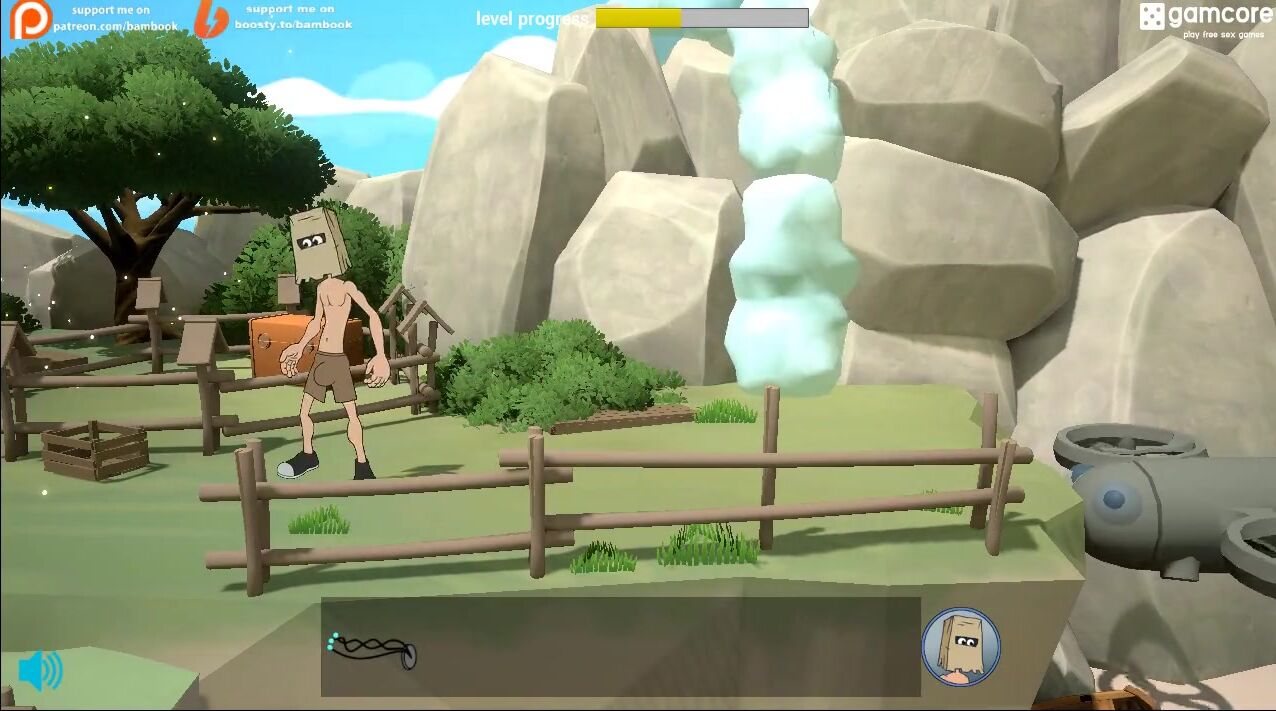Toggle the sound speaker icon
This screenshot has height=711, width=1276.
[x=40, y=671]
